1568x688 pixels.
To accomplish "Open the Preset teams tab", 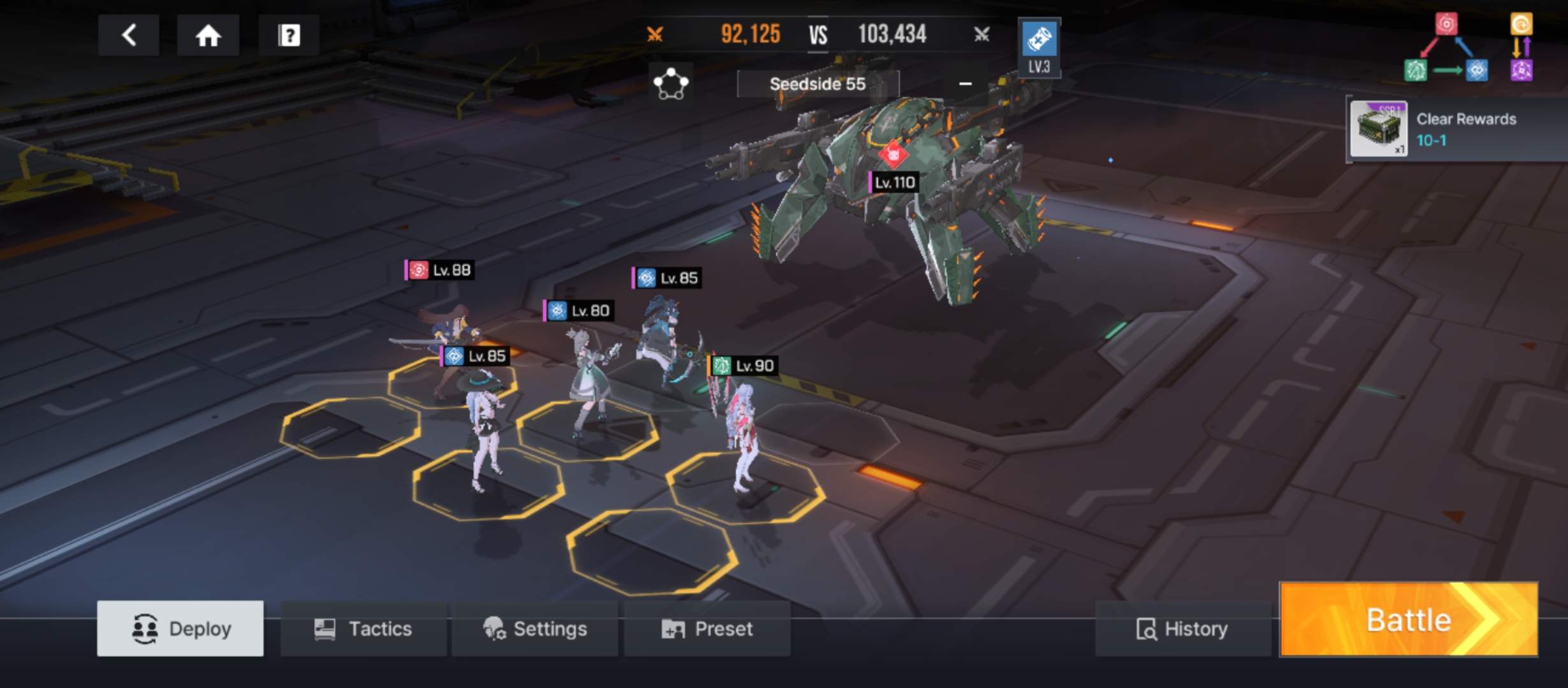I will tap(707, 629).
